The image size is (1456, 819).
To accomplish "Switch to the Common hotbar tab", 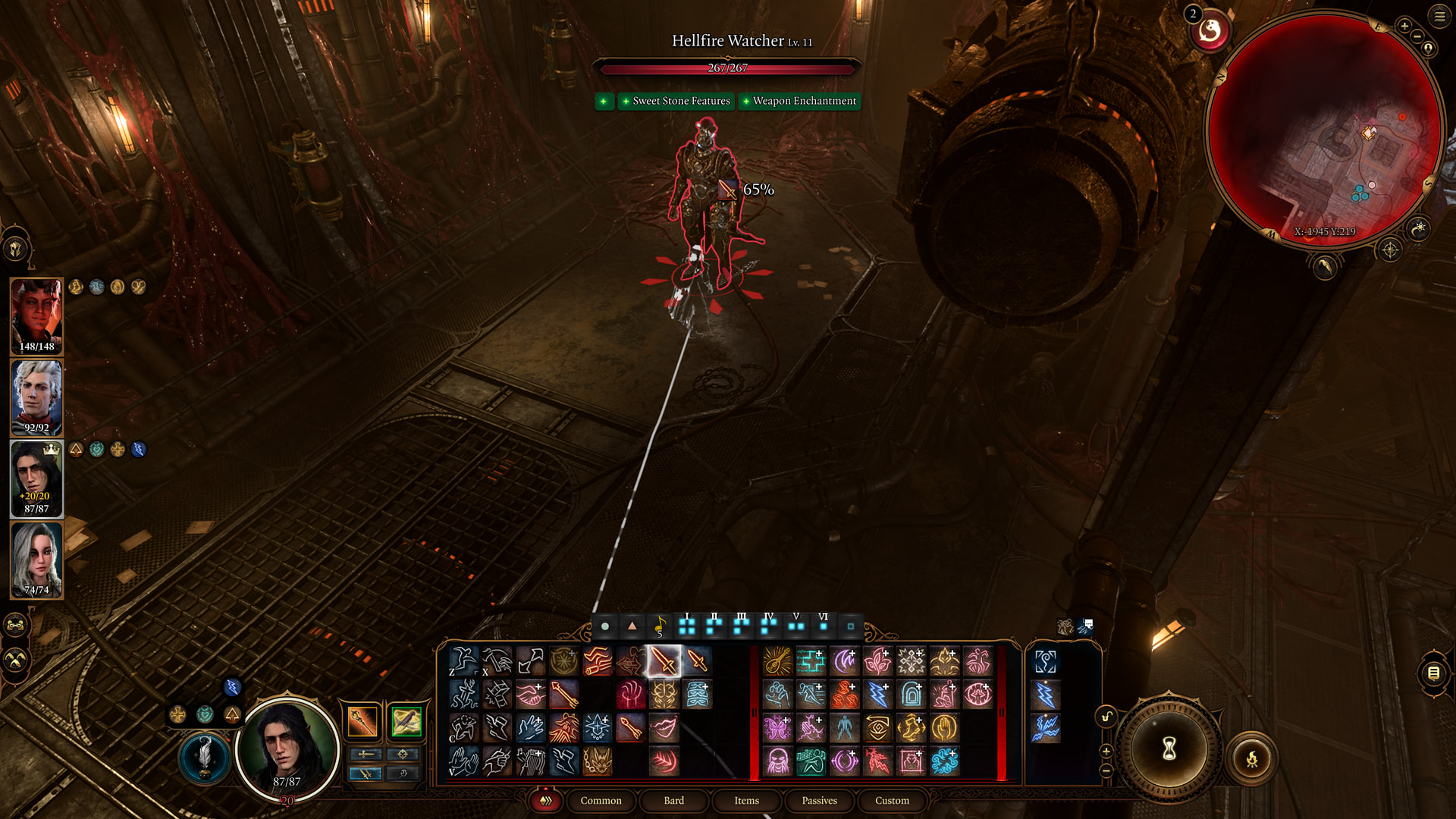I will [601, 801].
